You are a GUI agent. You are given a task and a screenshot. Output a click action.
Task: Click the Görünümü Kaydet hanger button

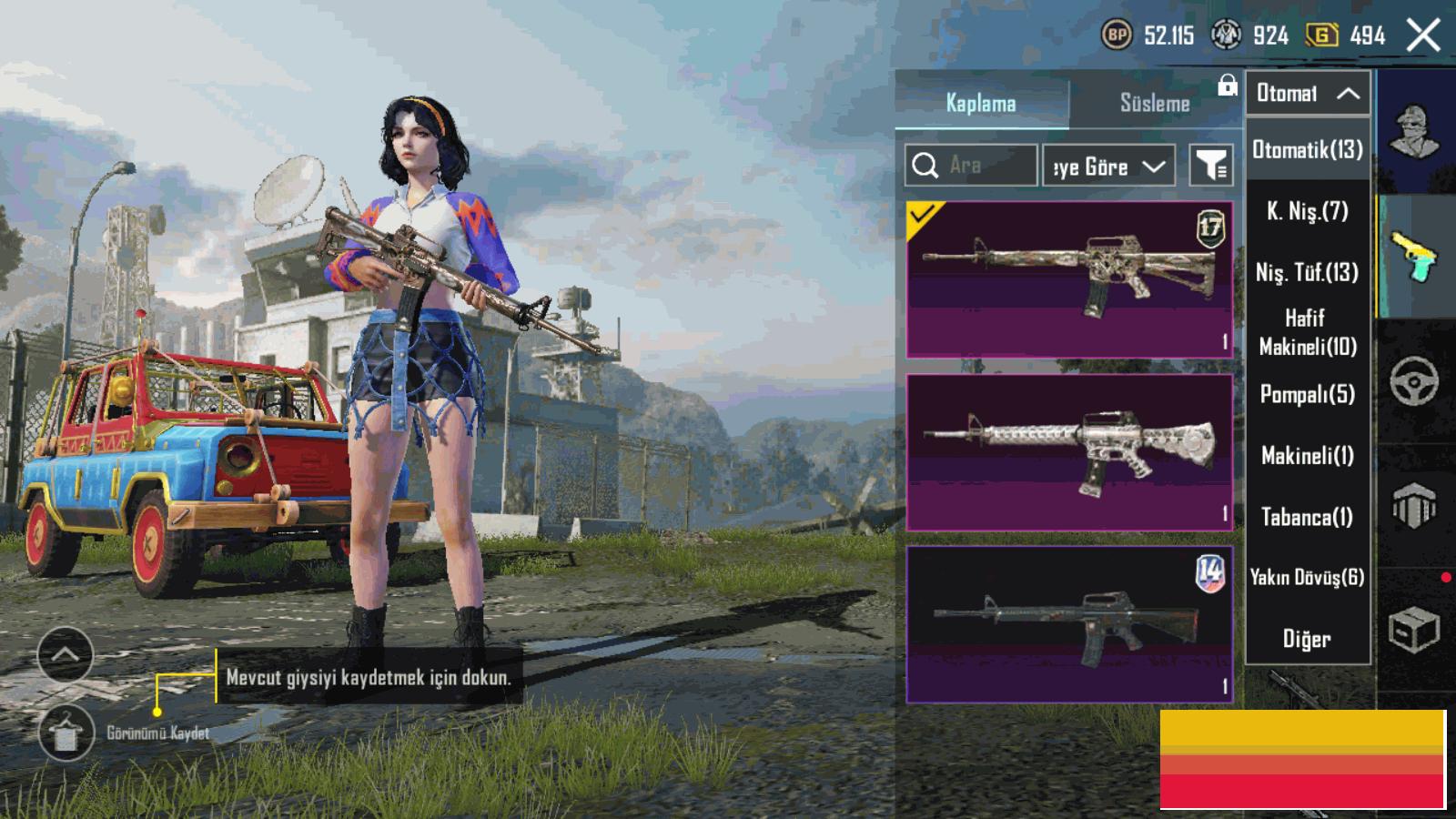click(x=66, y=733)
